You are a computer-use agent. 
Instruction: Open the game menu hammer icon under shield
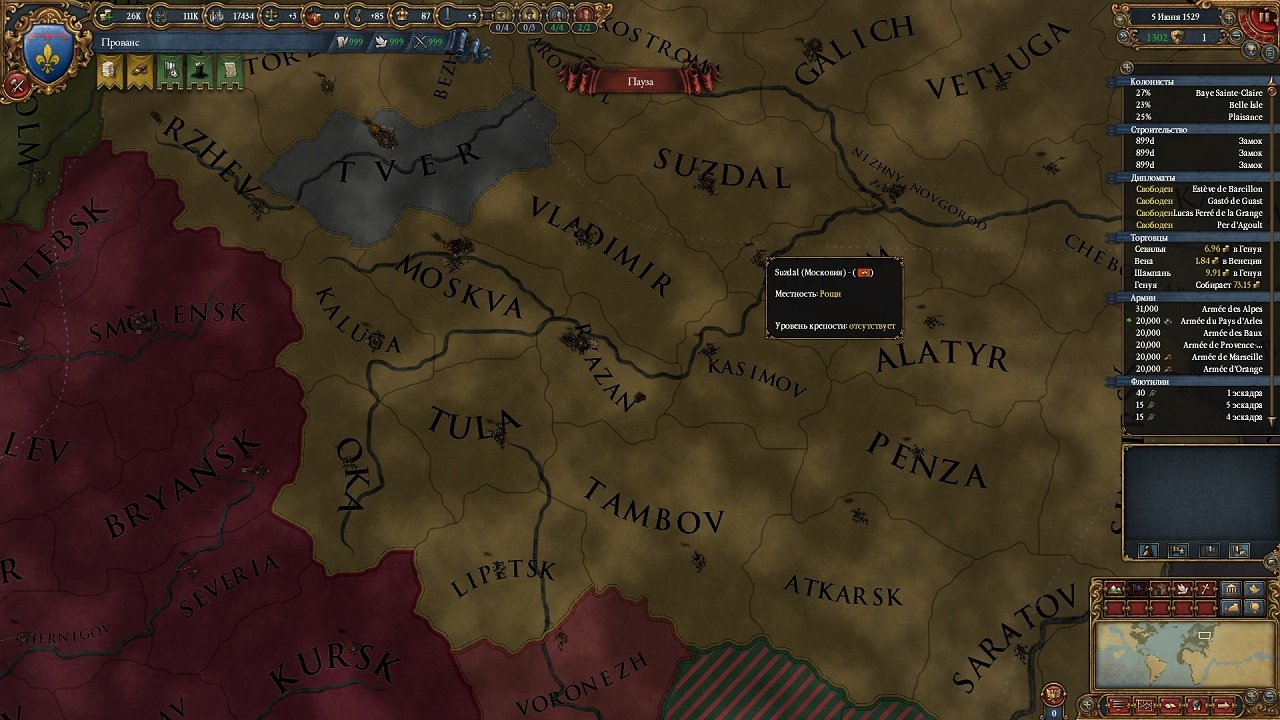click(x=17, y=85)
